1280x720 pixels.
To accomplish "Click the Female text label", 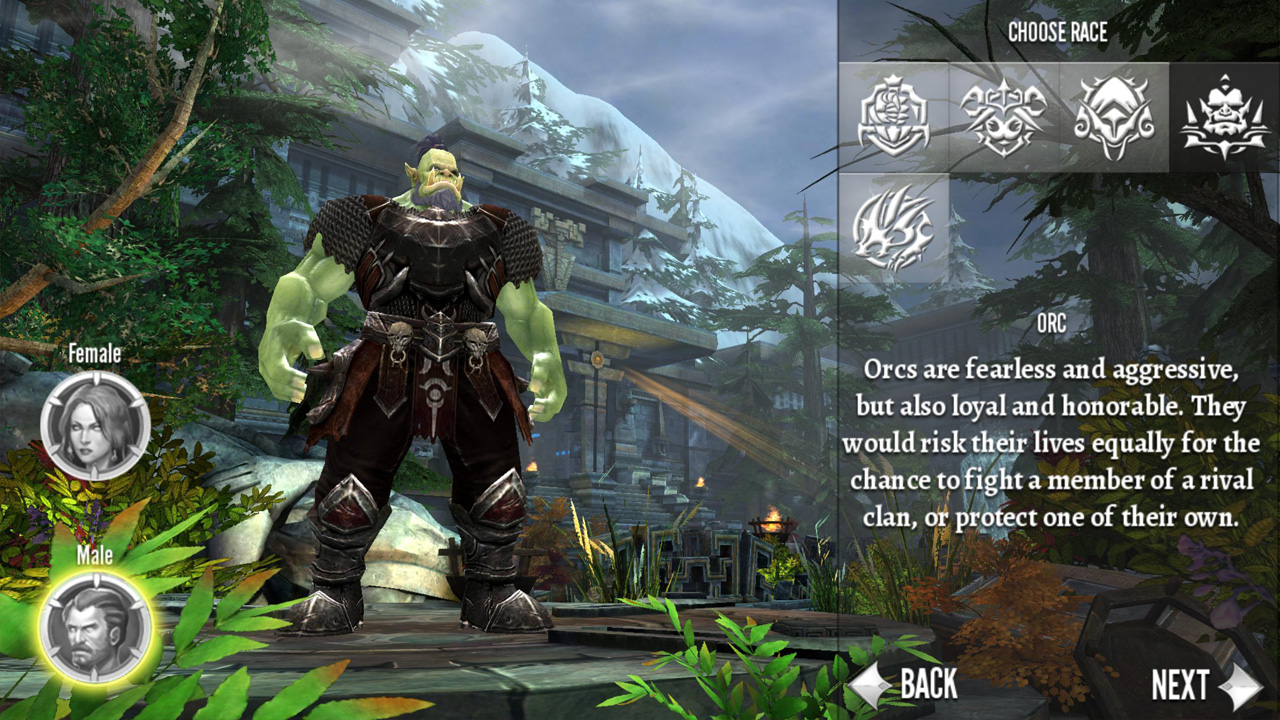I will pos(94,353).
